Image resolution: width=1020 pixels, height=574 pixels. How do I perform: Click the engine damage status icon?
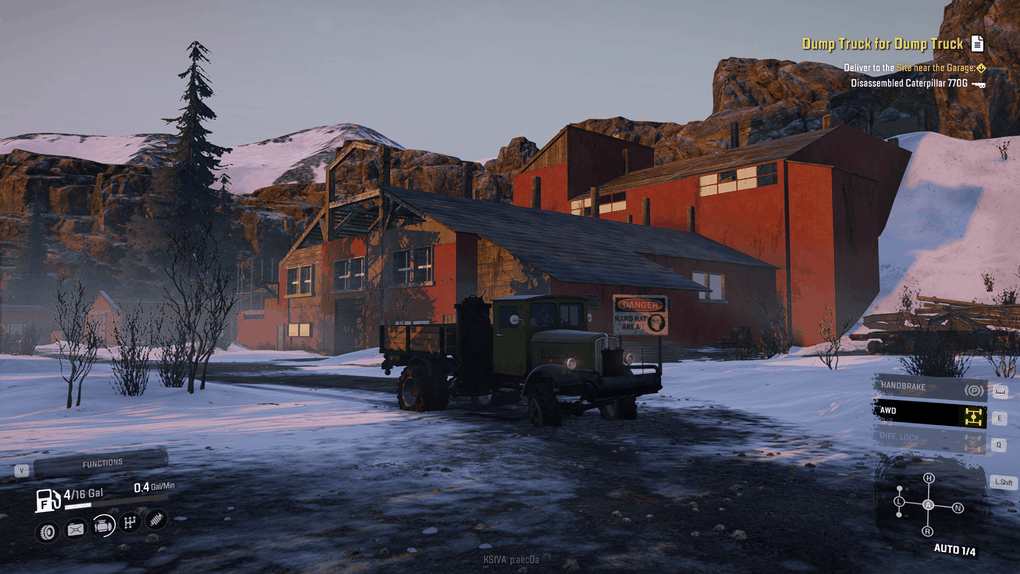(103, 526)
